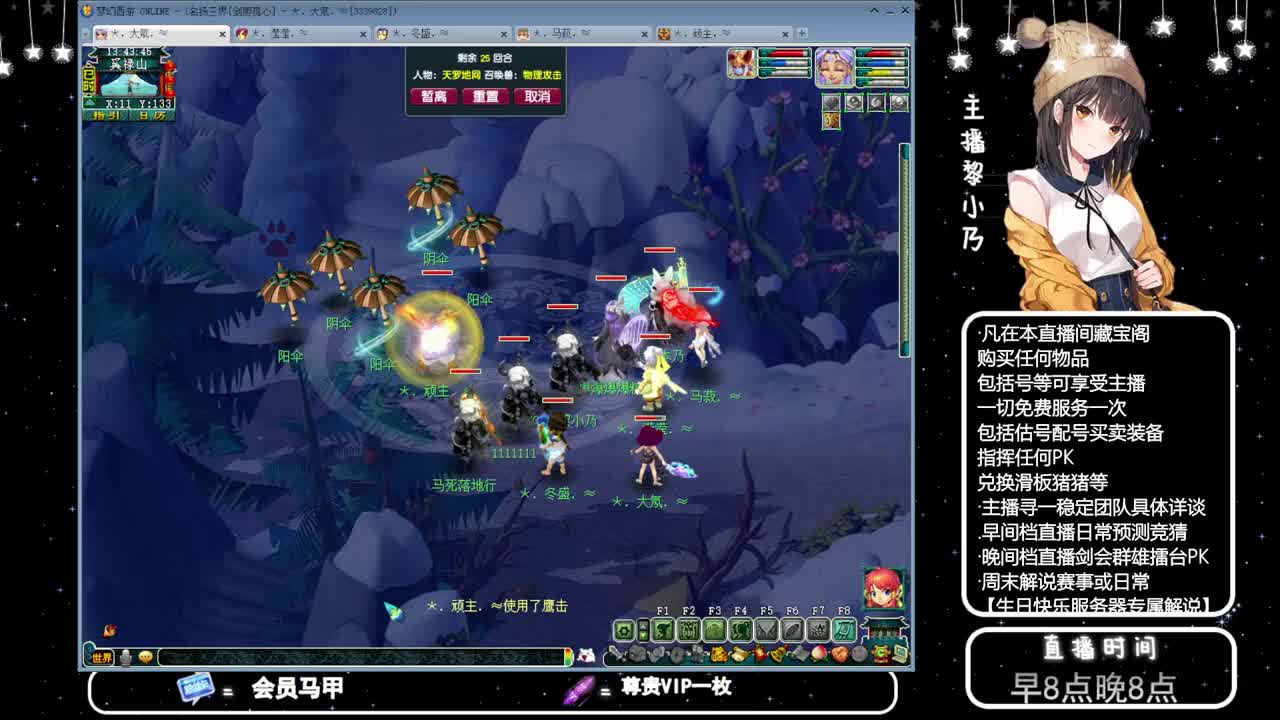Screen dimensions: 1280x720
Task: Open the 世界 chat channel selector
Action: tap(103, 659)
